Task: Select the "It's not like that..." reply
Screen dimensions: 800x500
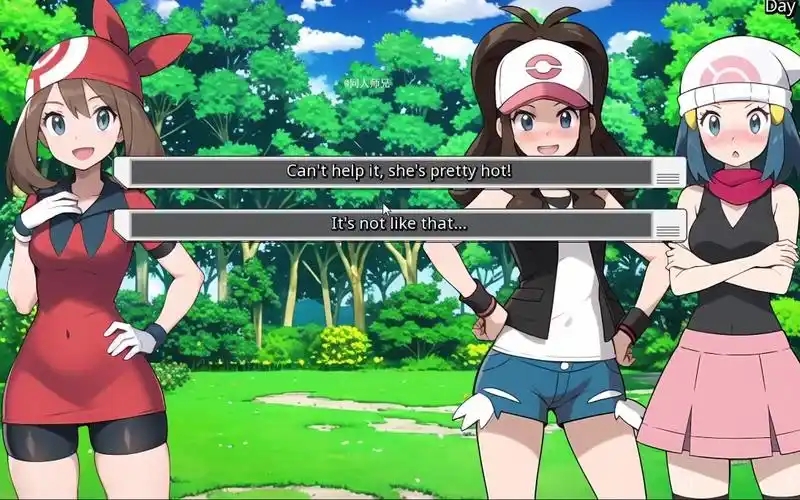Action: [398, 224]
